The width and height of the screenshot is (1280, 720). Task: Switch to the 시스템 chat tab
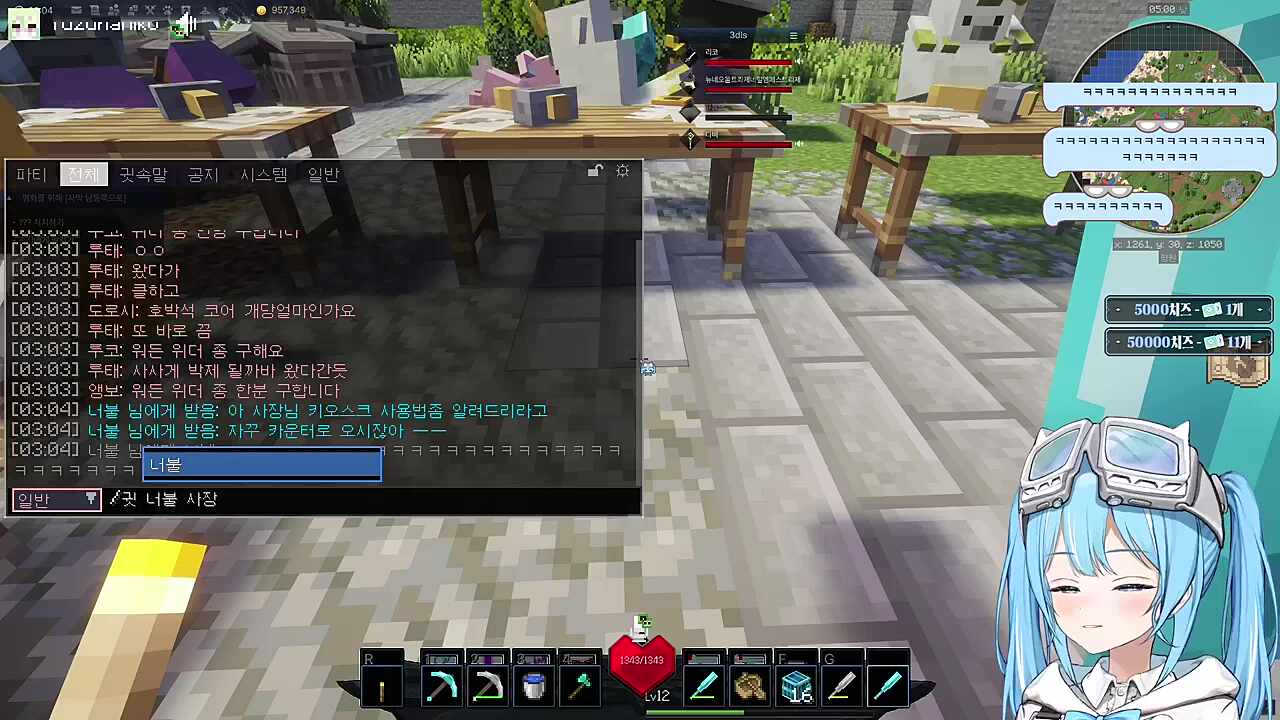264,175
